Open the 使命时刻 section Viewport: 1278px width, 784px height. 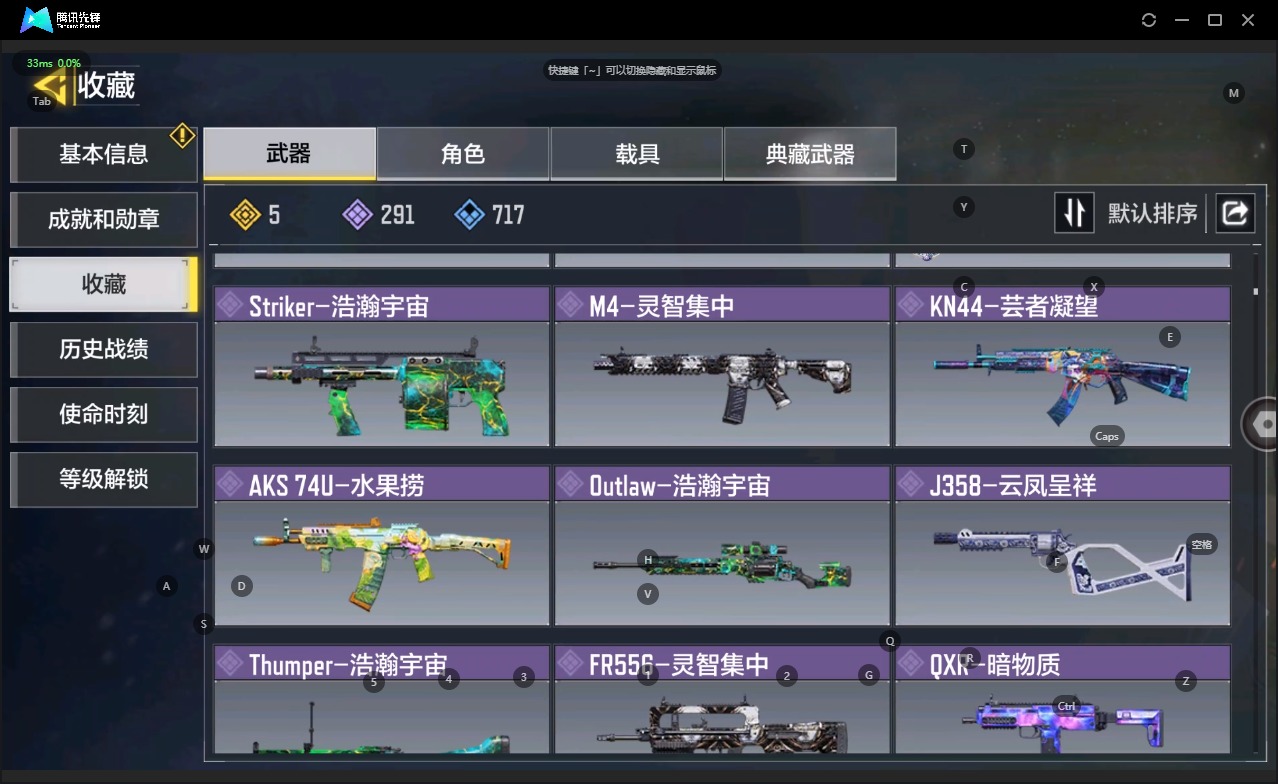tap(103, 414)
